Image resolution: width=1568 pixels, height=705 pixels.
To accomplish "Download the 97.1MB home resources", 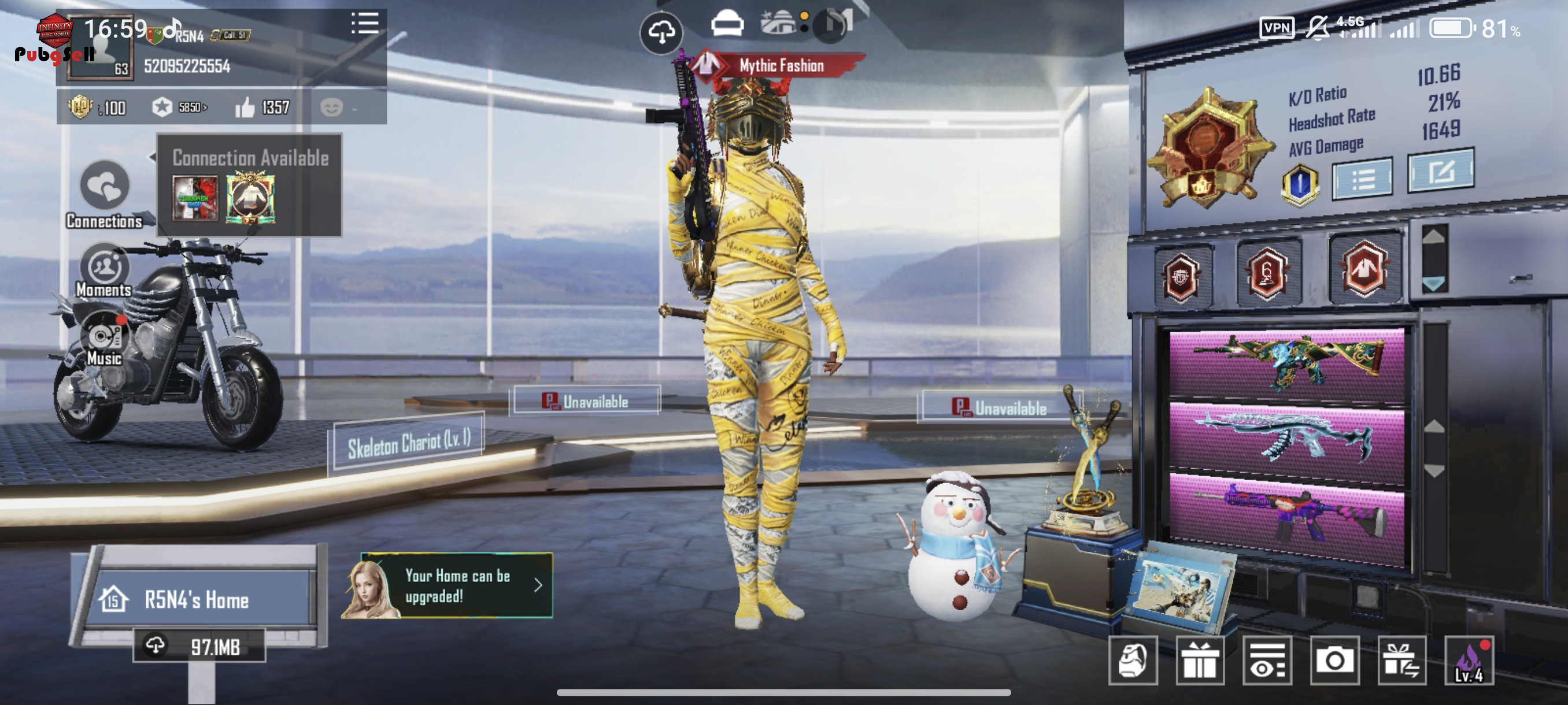I will (x=199, y=646).
